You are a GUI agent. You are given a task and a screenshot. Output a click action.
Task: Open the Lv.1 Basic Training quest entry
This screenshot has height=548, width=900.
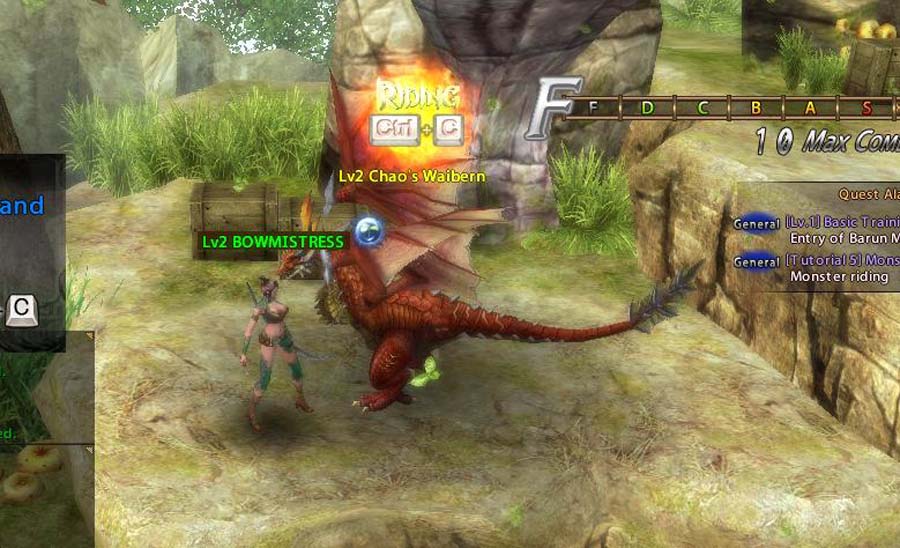[842, 223]
